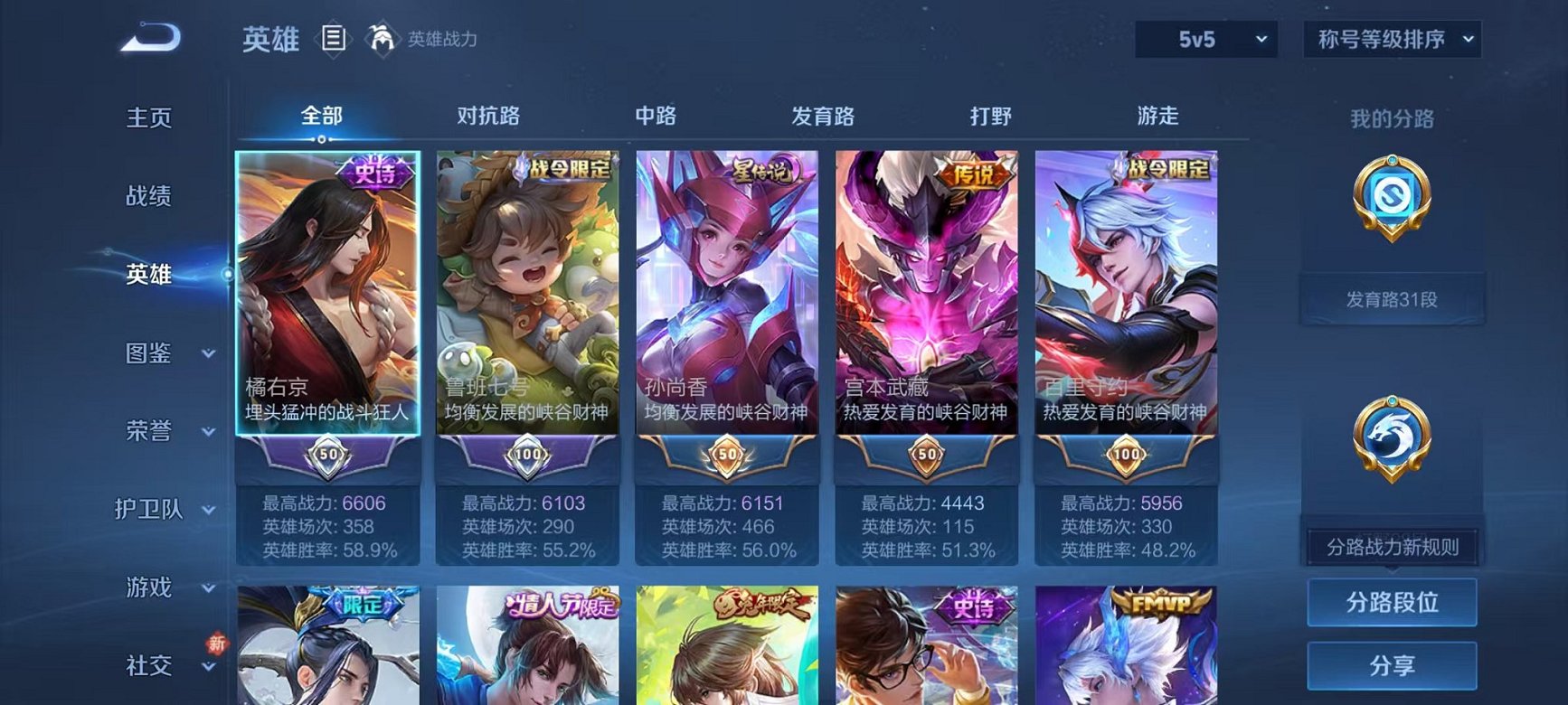
Task: Switch to the 打野 tab
Action: pos(993,116)
